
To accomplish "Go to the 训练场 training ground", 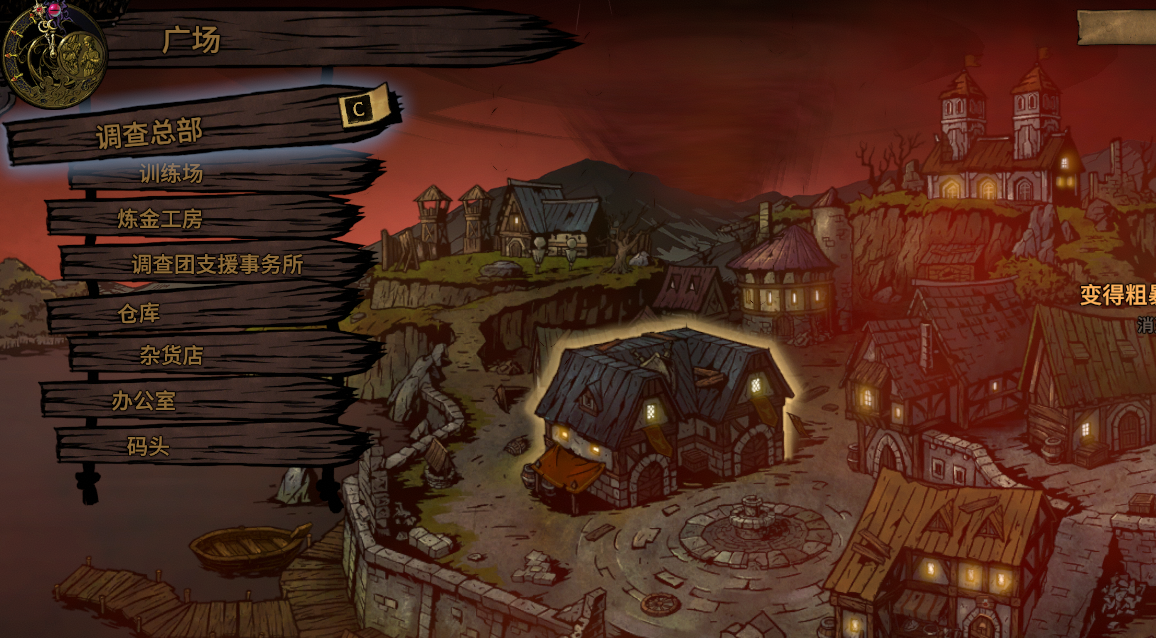I will pyautogui.click(x=171, y=174).
